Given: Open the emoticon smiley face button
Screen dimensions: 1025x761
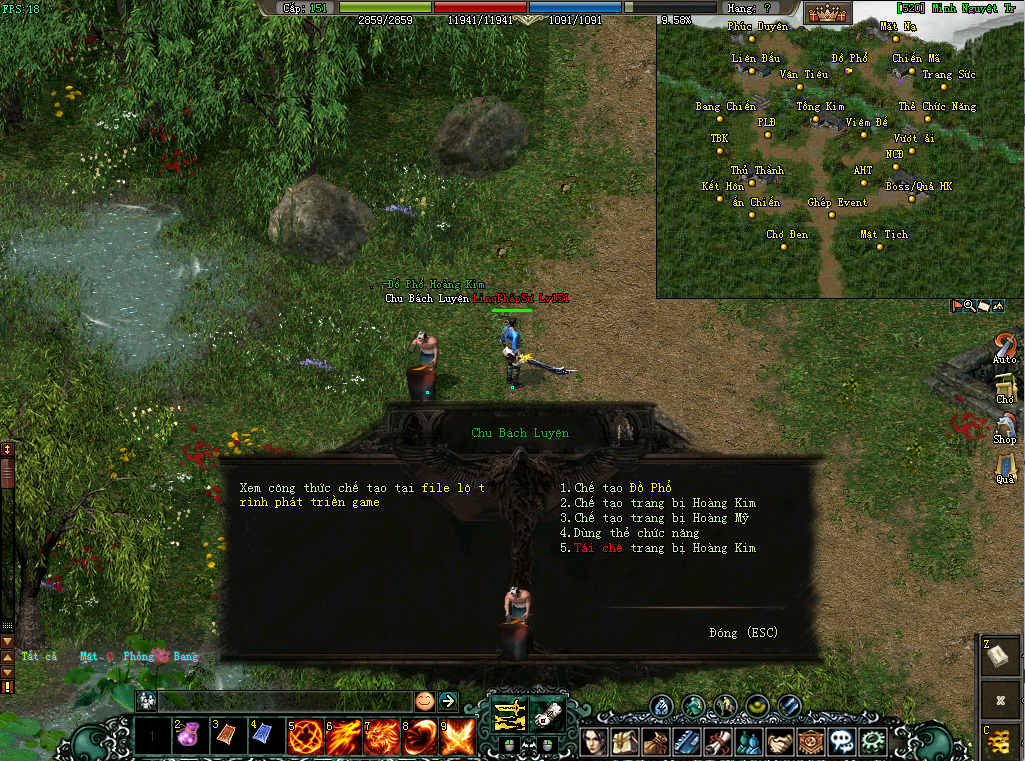Looking at the screenshot, I should (x=425, y=701).
